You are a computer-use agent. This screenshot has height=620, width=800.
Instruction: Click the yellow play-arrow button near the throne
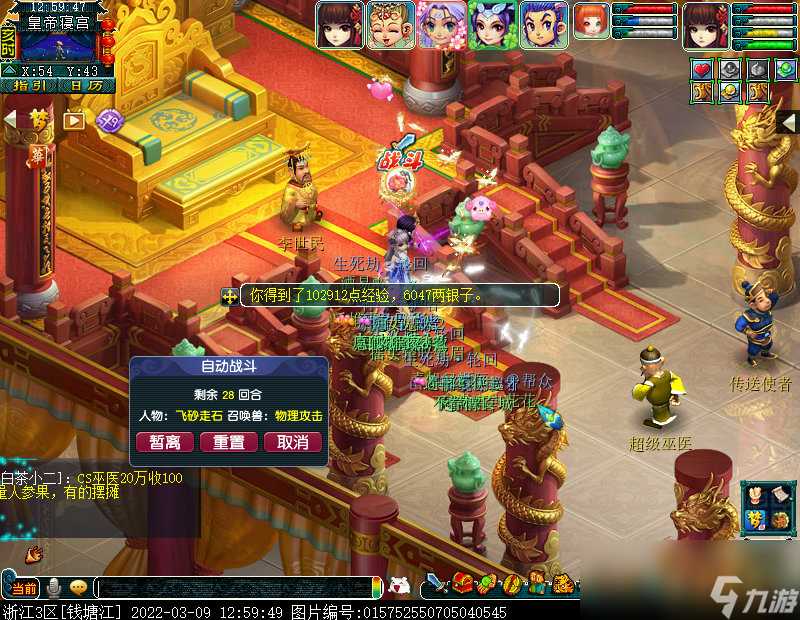click(x=74, y=120)
